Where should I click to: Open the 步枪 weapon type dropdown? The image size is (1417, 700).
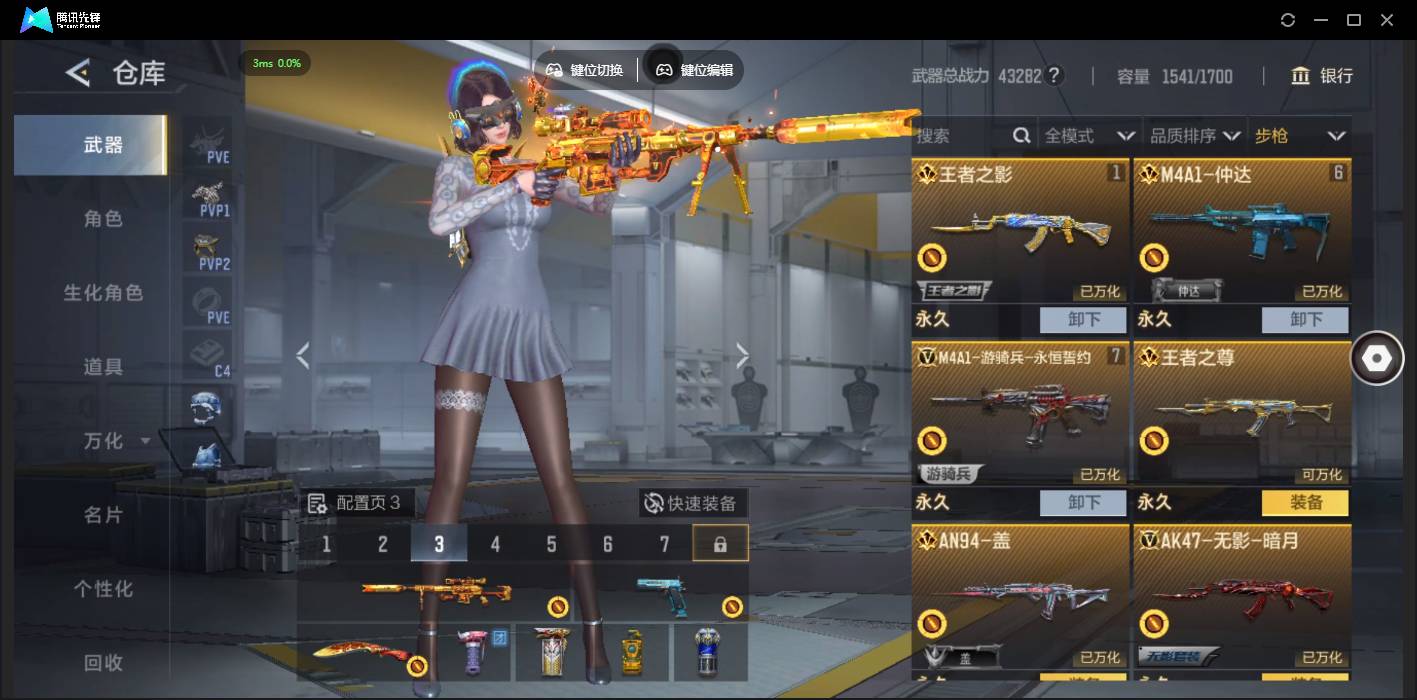coord(1300,136)
